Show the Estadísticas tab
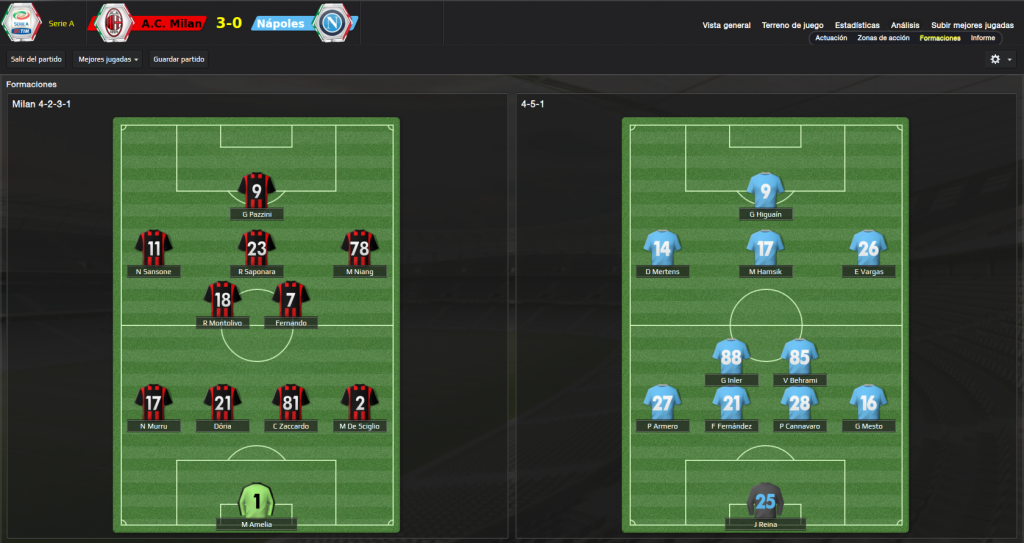Image resolution: width=1024 pixels, height=543 pixels. pyautogui.click(x=858, y=25)
